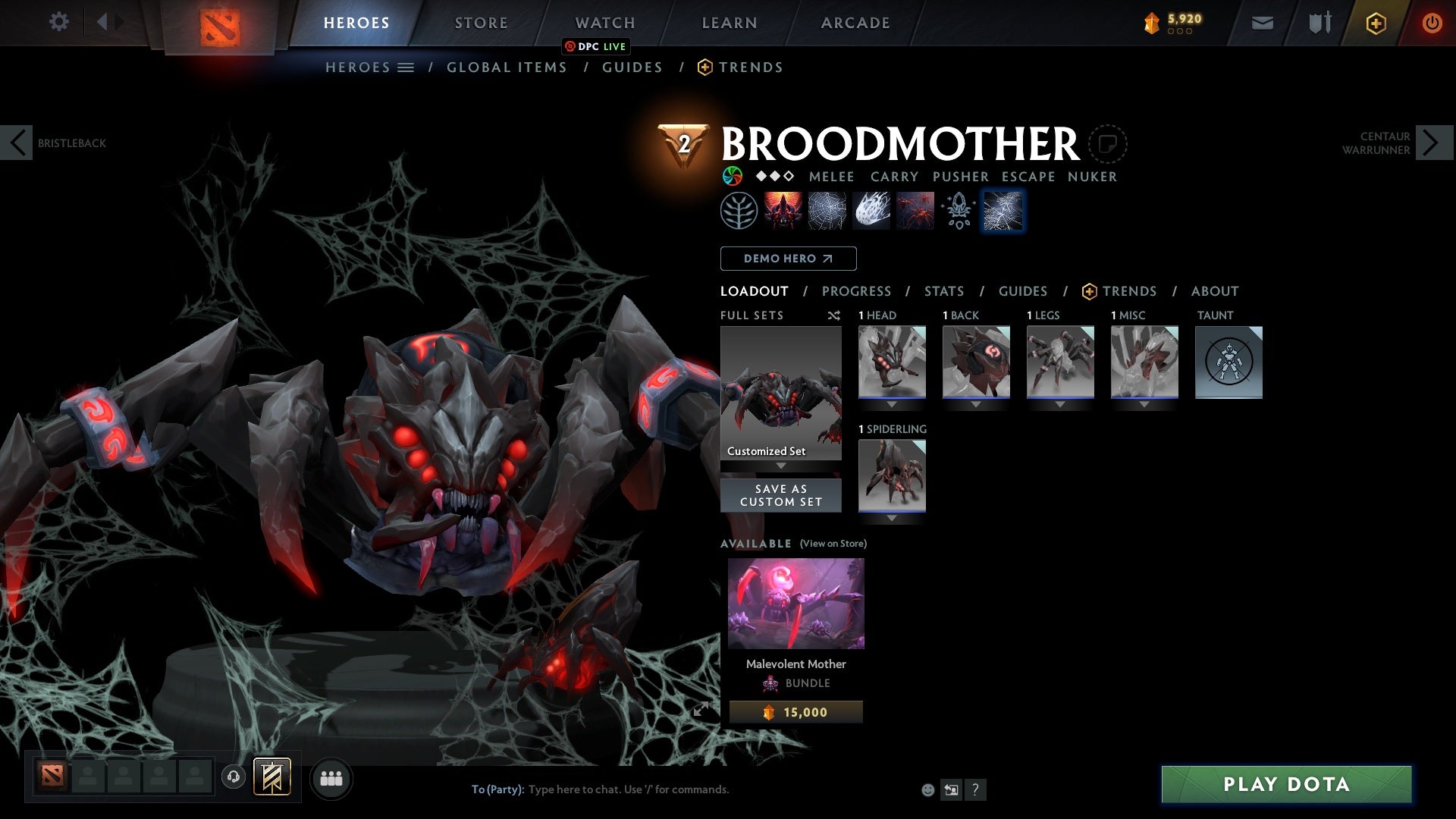Toggle the expanded hero model view arrow
Viewport: 1456px width, 819px height.
(701, 710)
